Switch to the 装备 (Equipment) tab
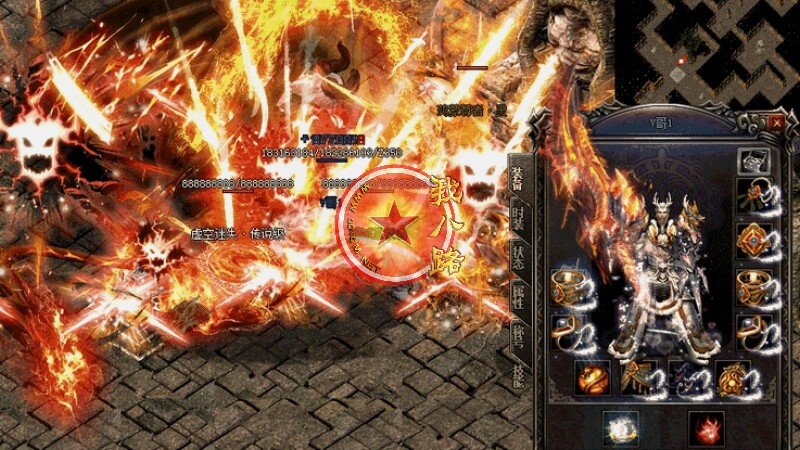Screen dimensions: 800x450 pos(518,178)
